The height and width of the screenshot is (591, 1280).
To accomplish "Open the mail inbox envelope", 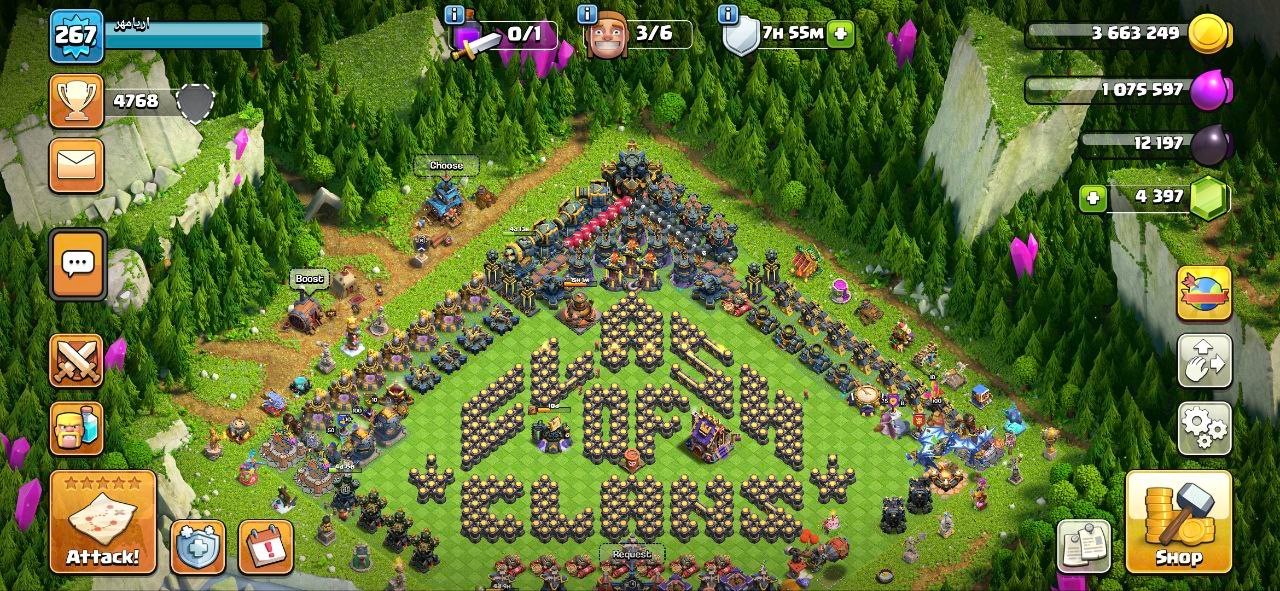I will click(76, 165).
